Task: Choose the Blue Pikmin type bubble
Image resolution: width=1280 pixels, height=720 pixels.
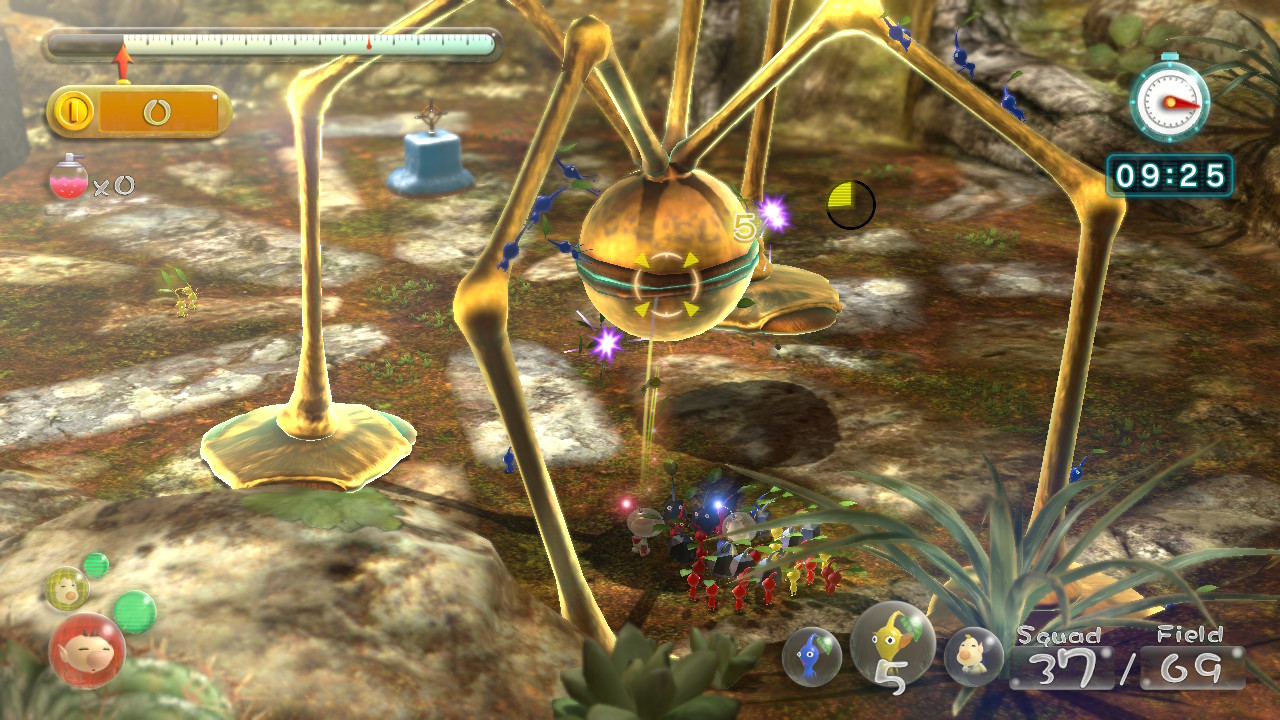Action: [812, 656]
